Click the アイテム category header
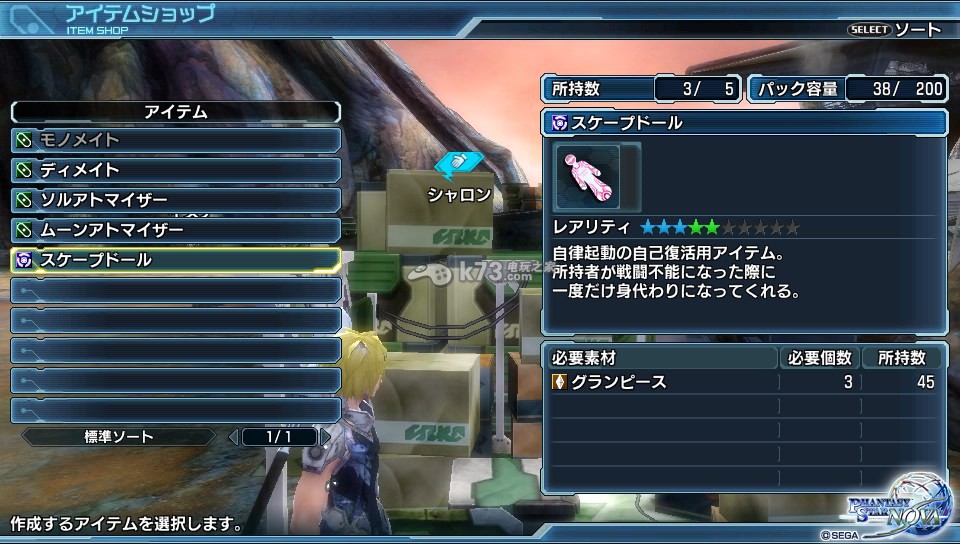960x544 pixels. point(175,112)
